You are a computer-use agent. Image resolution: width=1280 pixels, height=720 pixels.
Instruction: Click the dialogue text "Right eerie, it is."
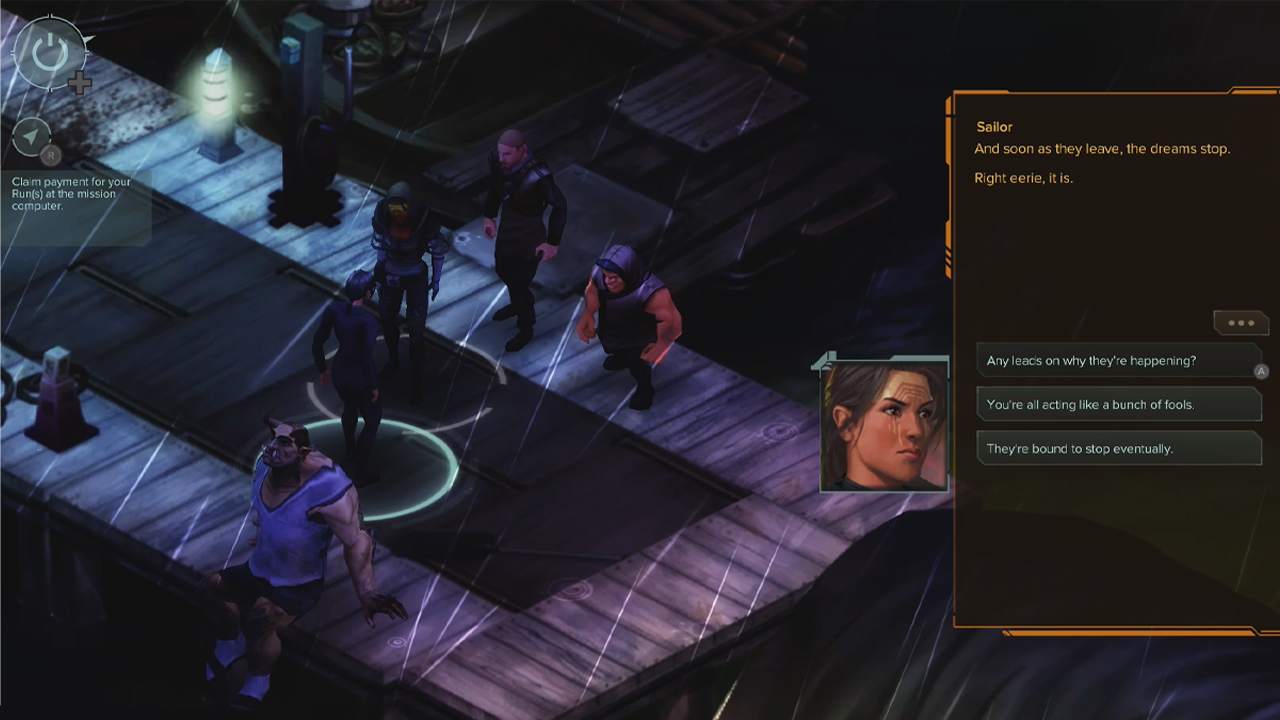(1024, 176)
